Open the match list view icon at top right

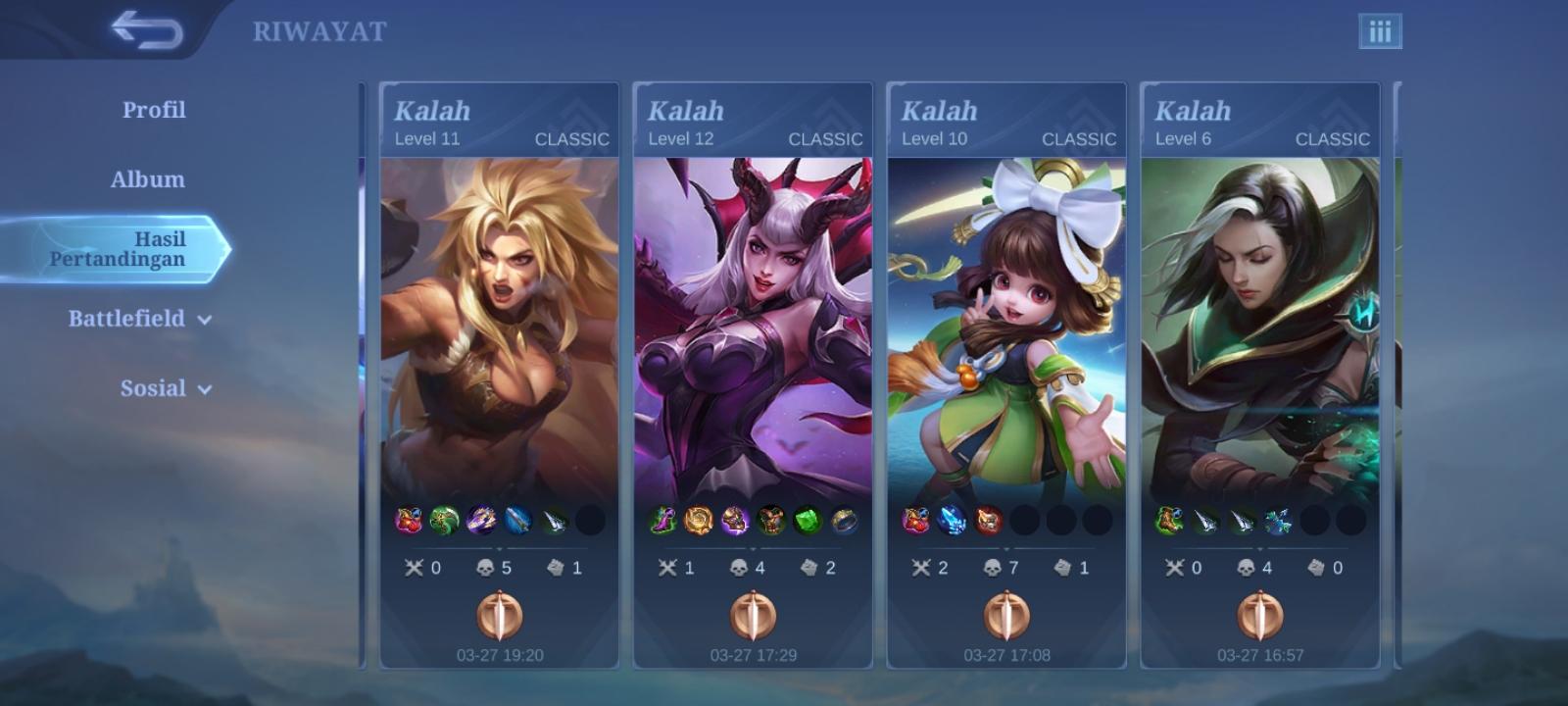1382,30
